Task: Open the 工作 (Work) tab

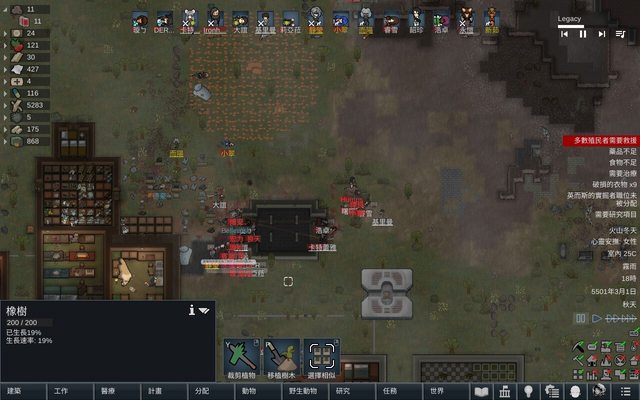Action: coord(61,391)
